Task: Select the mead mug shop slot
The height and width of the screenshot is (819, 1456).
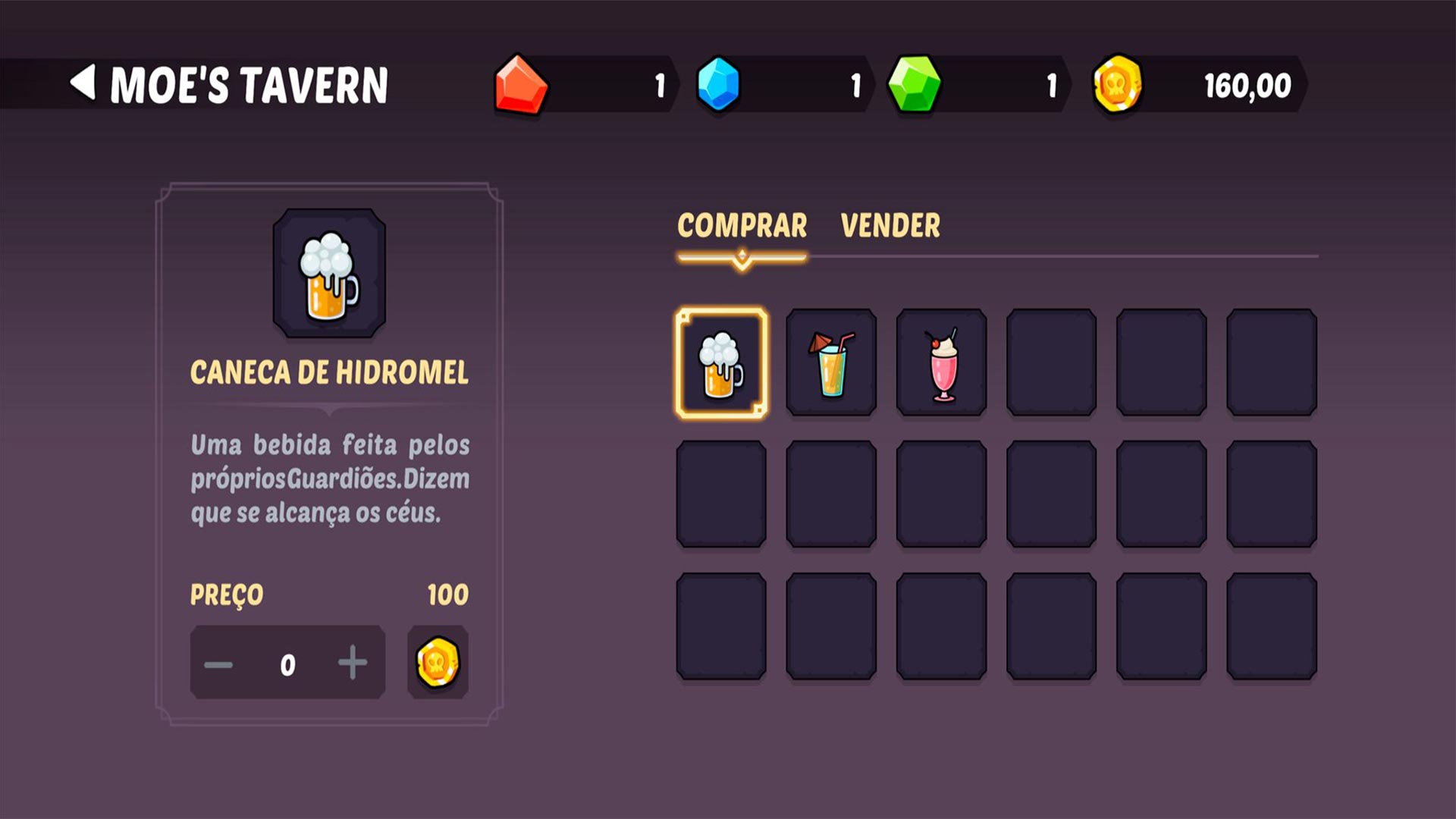Action: (721, 363)
